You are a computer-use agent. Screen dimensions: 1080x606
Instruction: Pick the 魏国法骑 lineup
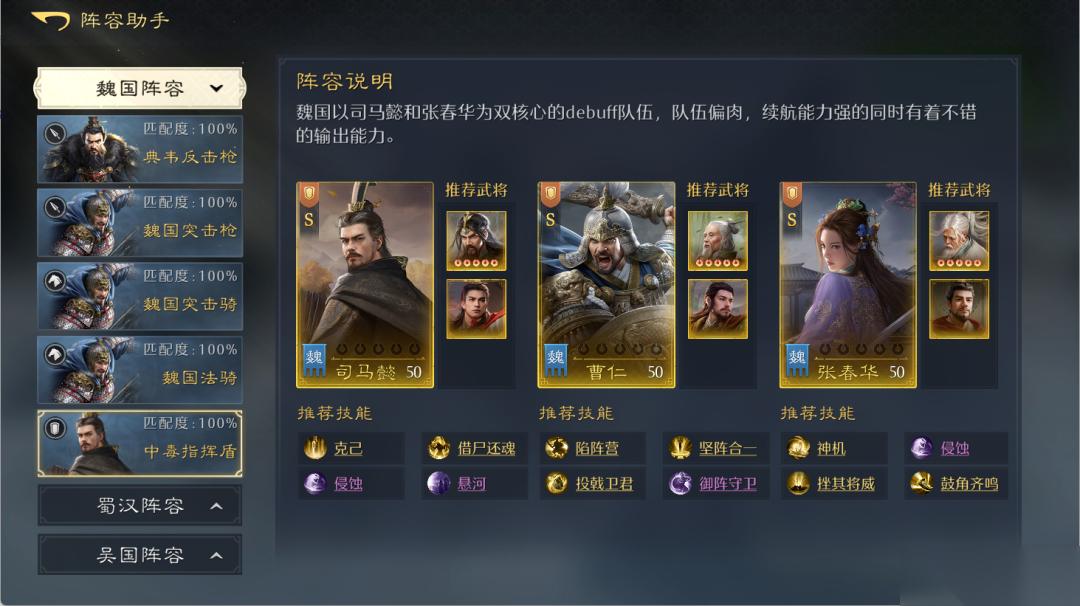pyautogui.click(x=140, y=368)
